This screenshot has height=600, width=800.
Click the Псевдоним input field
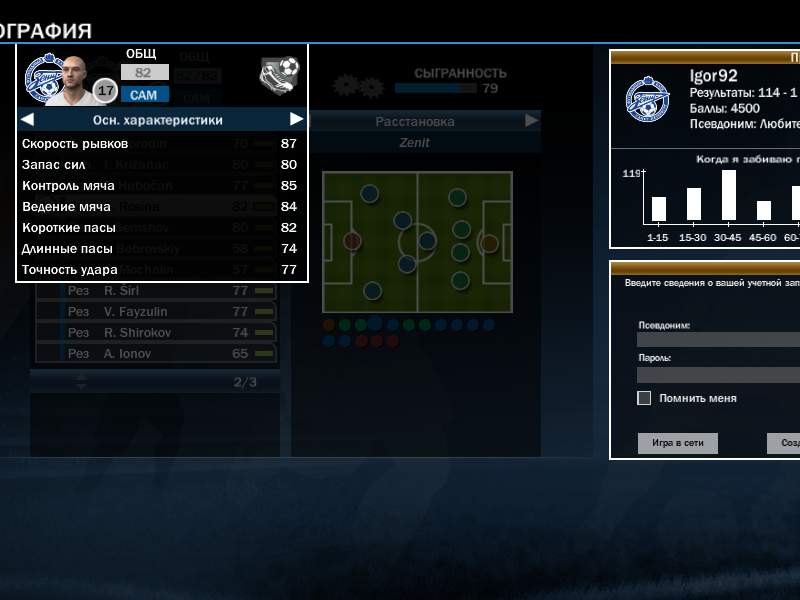(x=718, y=340)
